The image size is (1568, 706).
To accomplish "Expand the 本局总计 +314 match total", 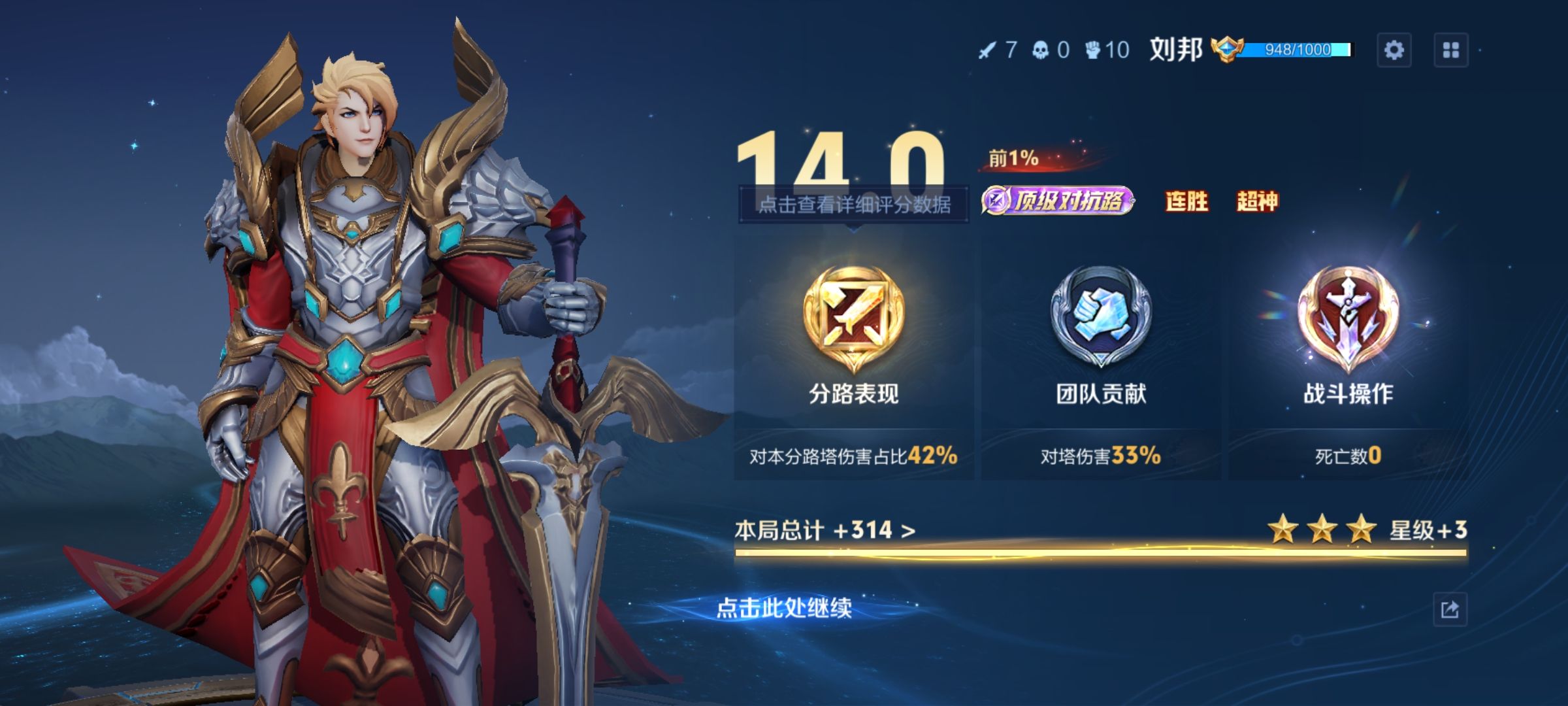I will click(825, 530).
